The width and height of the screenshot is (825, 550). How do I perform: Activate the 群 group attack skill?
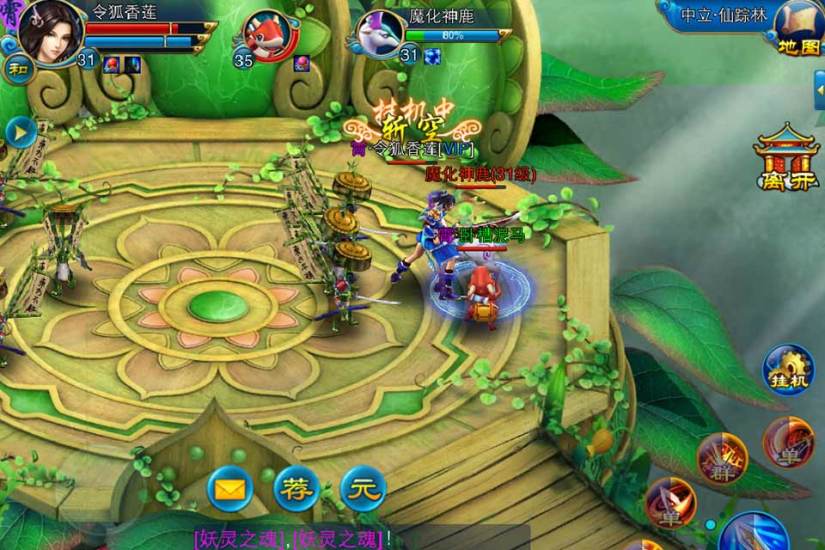721,458
